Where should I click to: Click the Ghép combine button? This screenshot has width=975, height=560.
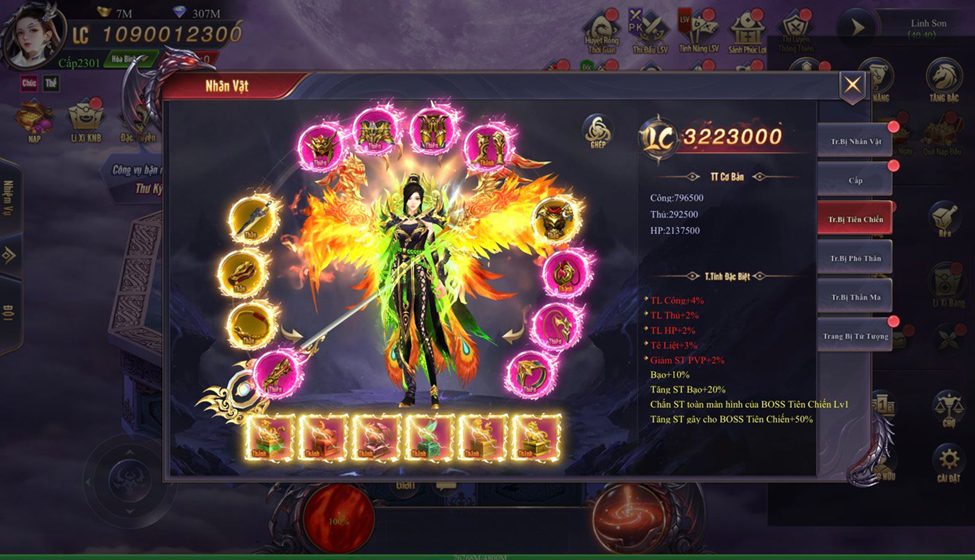coord(598,131)
